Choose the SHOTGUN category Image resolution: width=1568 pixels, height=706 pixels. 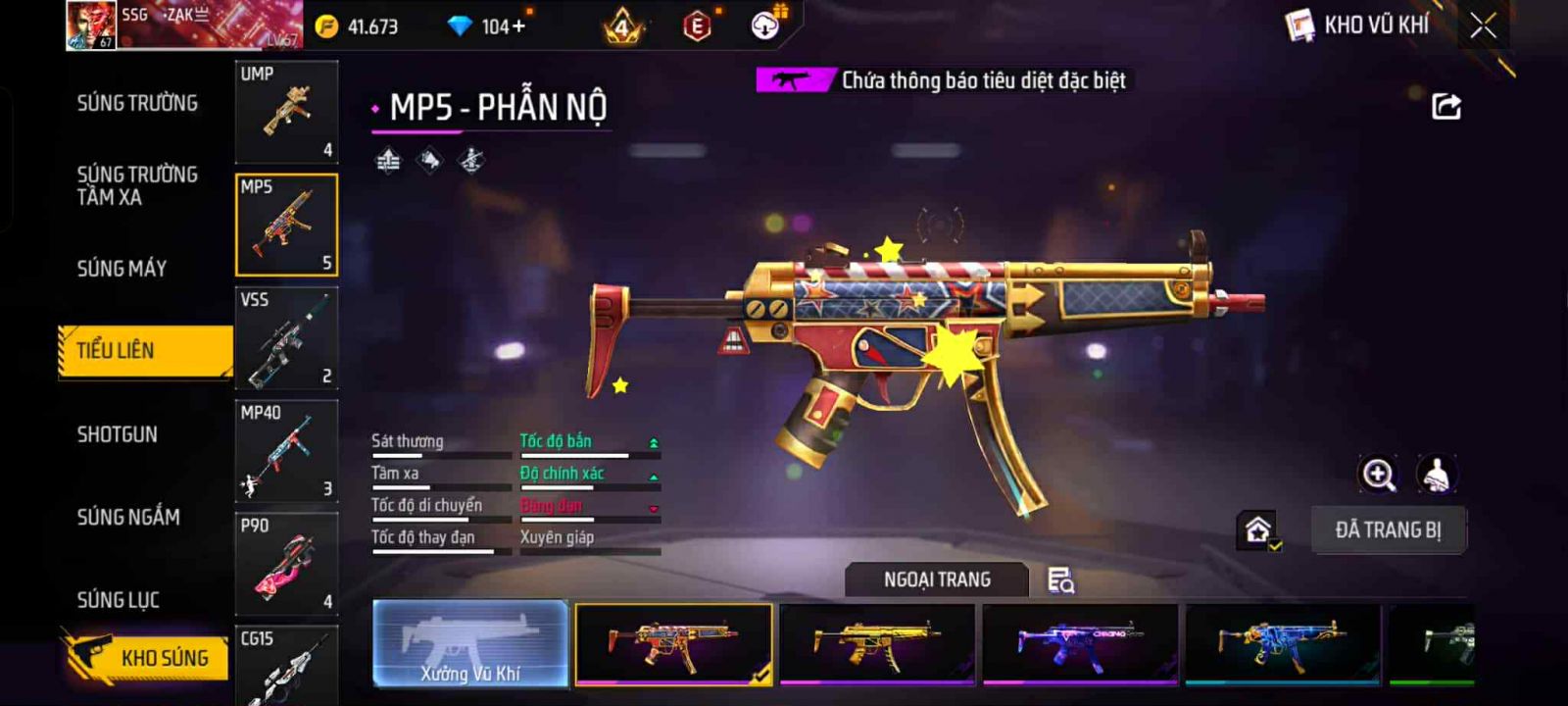(x=117, y=434)
